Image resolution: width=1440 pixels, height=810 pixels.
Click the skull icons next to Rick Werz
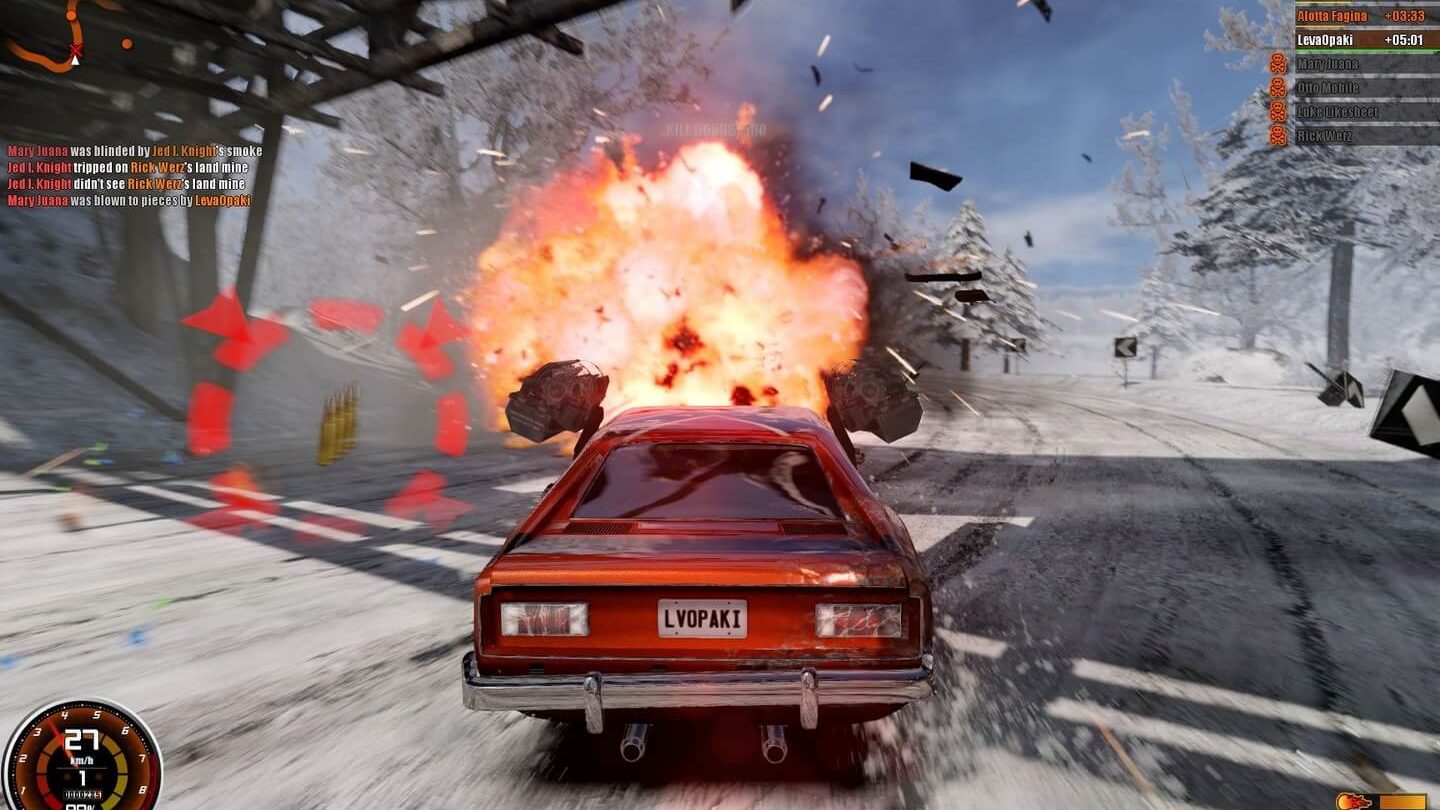tap(1279, 133)
